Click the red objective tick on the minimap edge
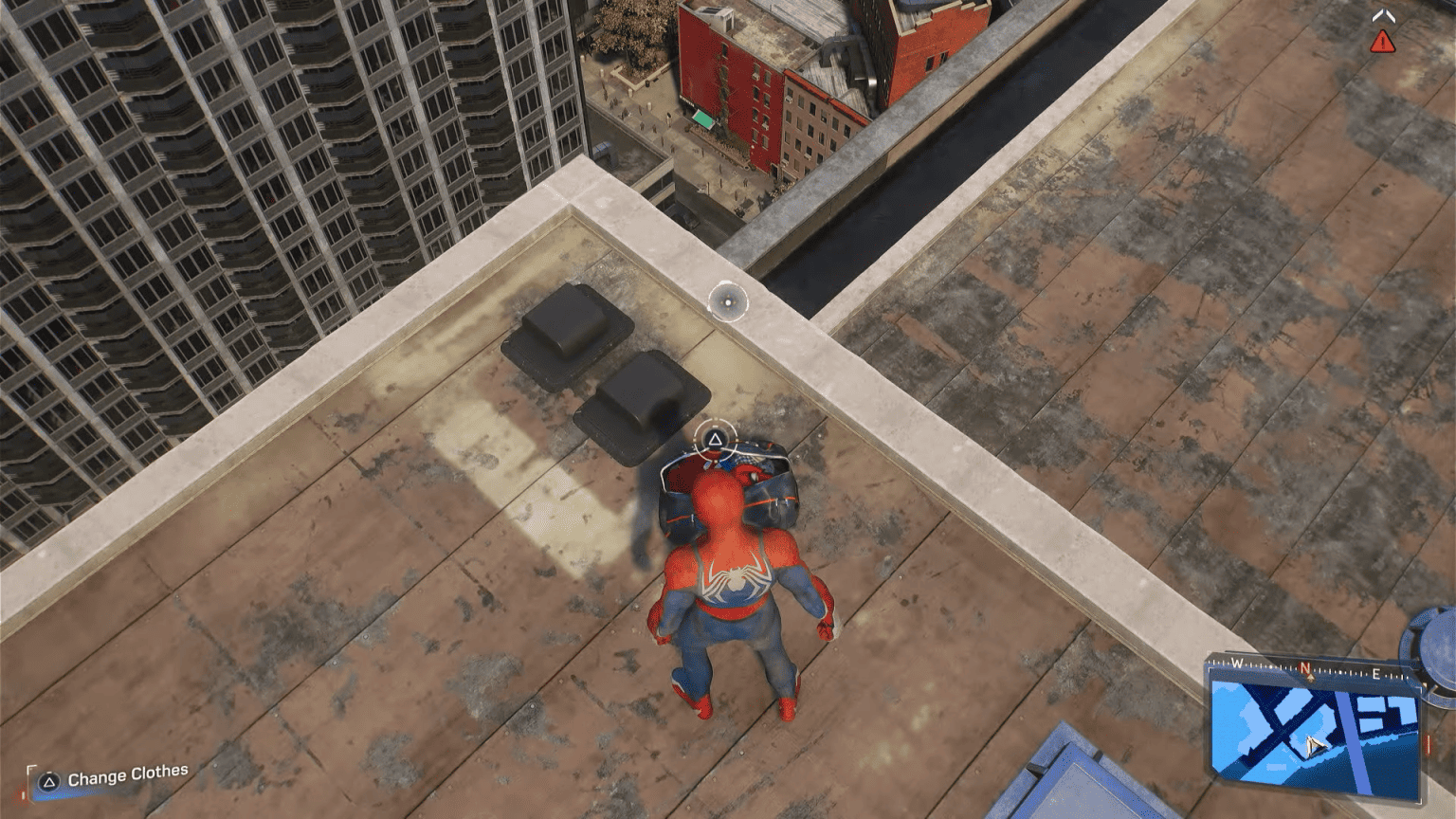1456x819 pixels. (1429, 743)
